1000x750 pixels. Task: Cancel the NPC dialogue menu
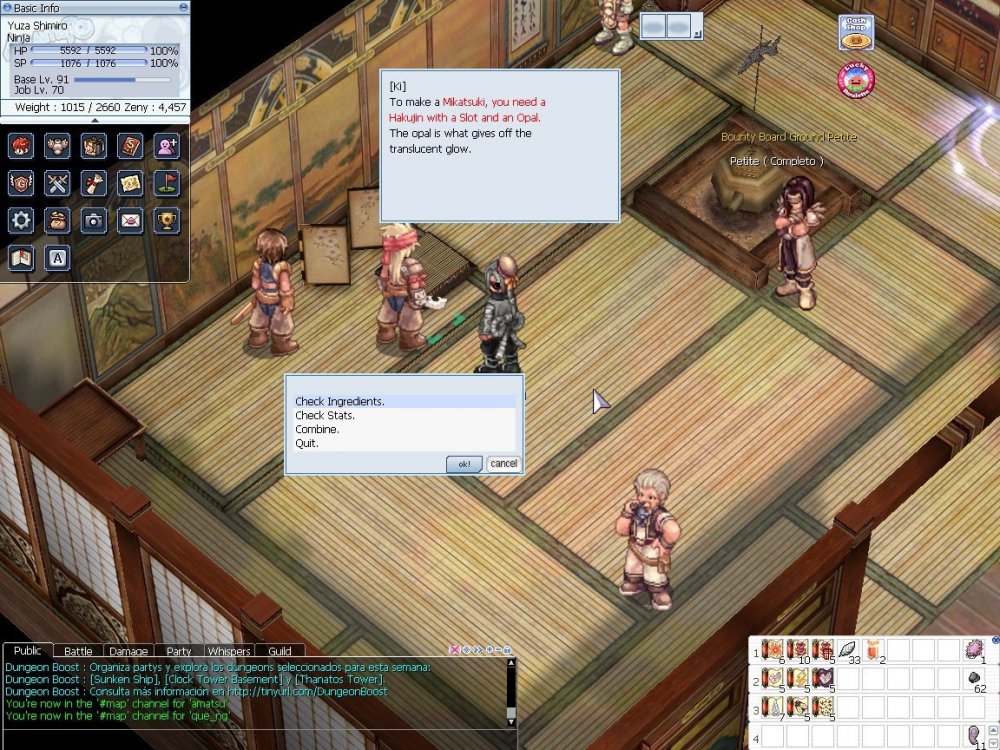[504, 464]
